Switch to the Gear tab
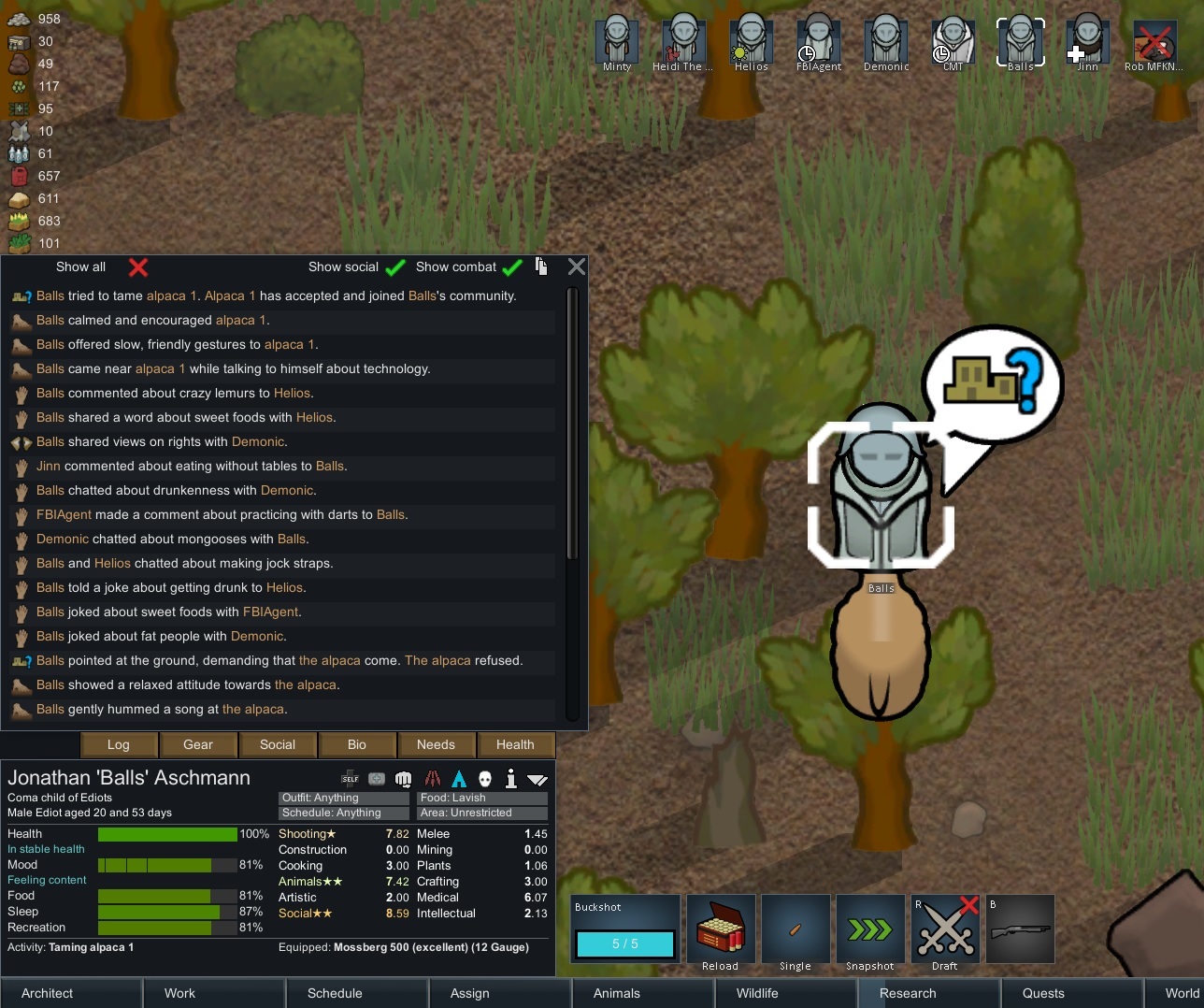 pyautogui.click(x=198, y=744)
